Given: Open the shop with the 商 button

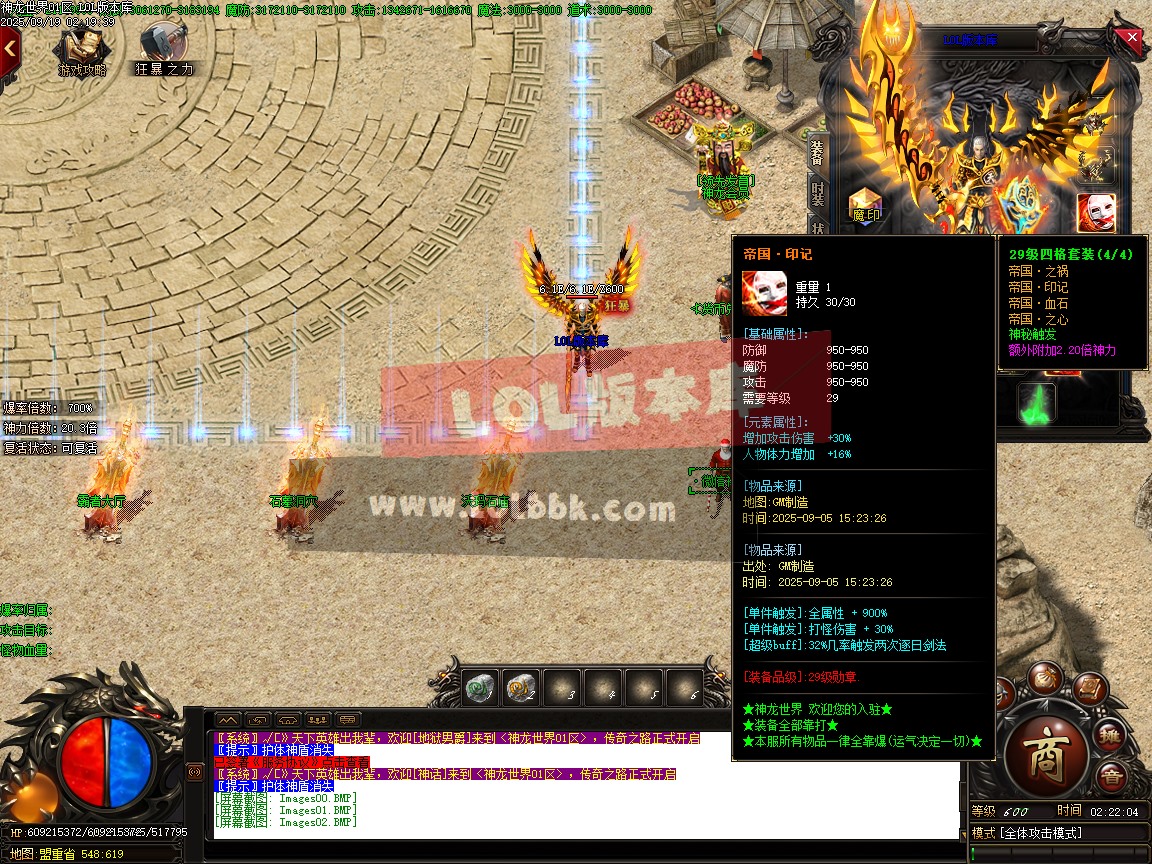Looking at the screenshot, I should pos(1045,752).
